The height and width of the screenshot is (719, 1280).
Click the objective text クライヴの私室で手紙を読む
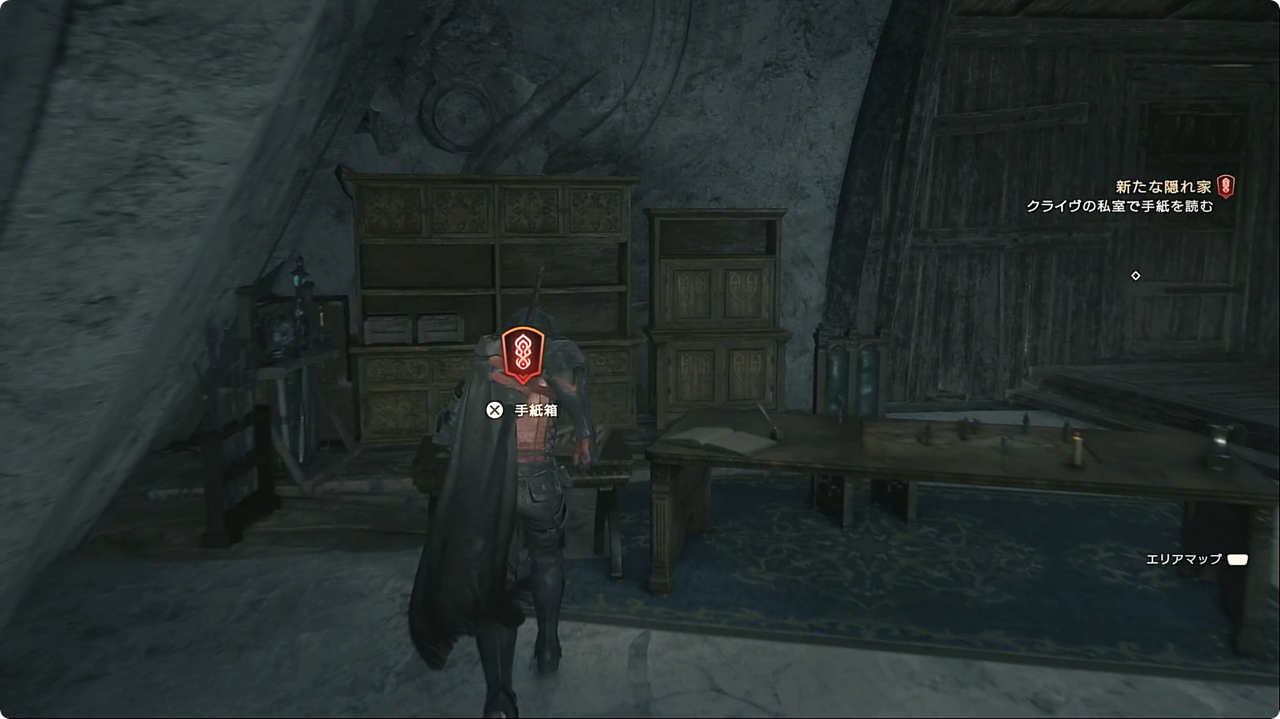pos(1119,207)
